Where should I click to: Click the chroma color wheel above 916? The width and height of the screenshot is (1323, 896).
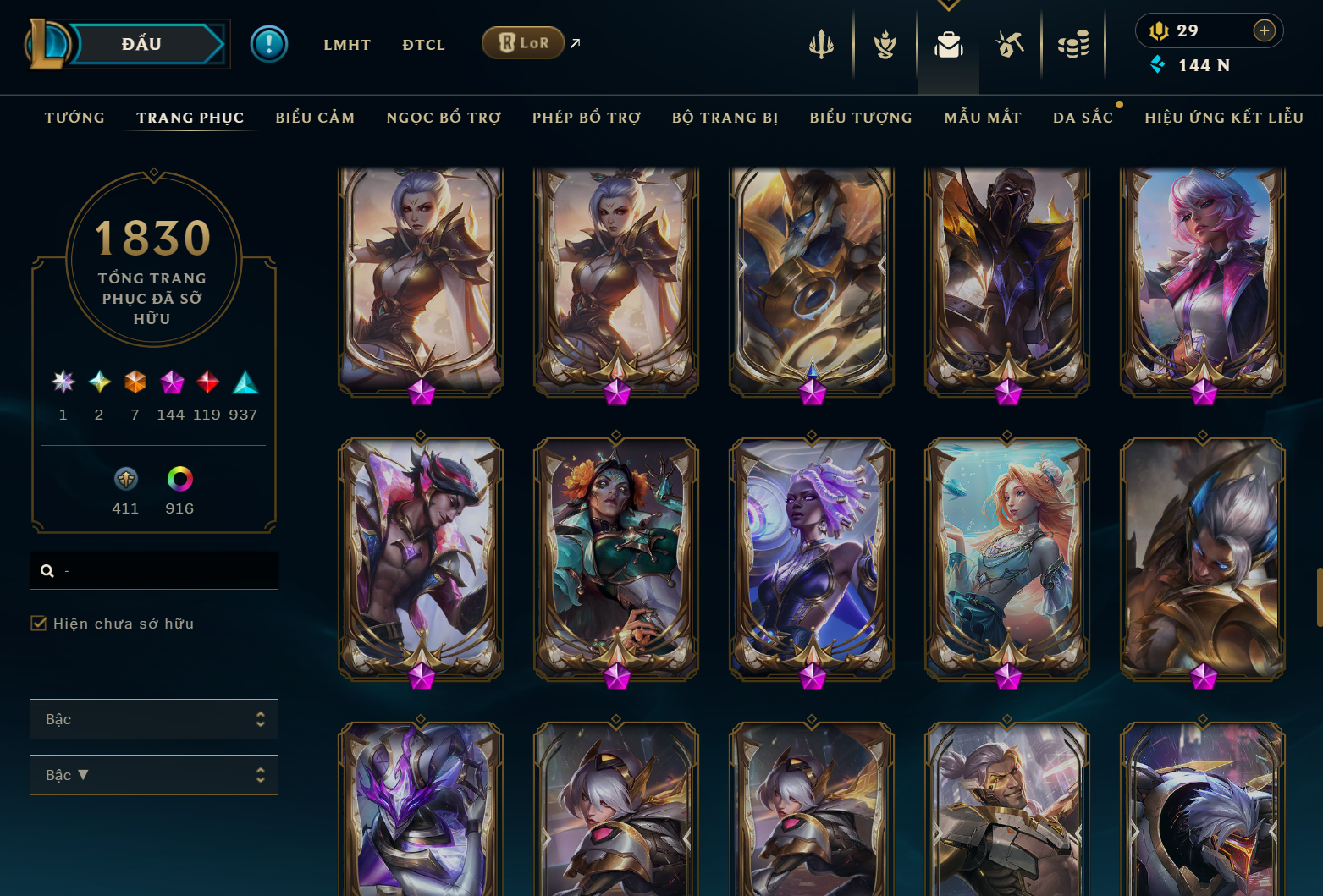pos(179,479)
